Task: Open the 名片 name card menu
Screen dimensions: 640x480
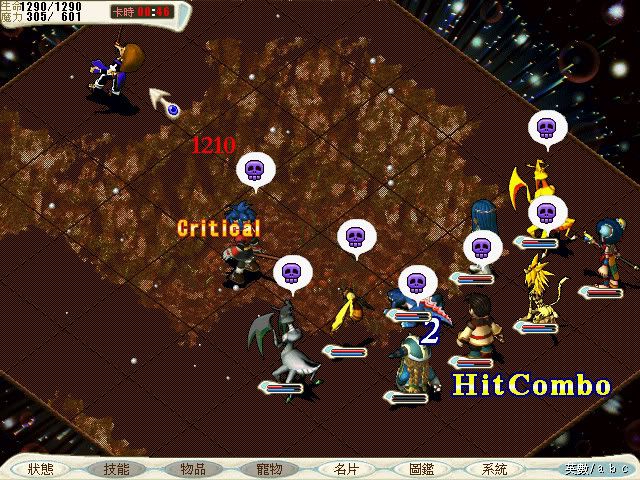Action: click(x=346, y=468)
